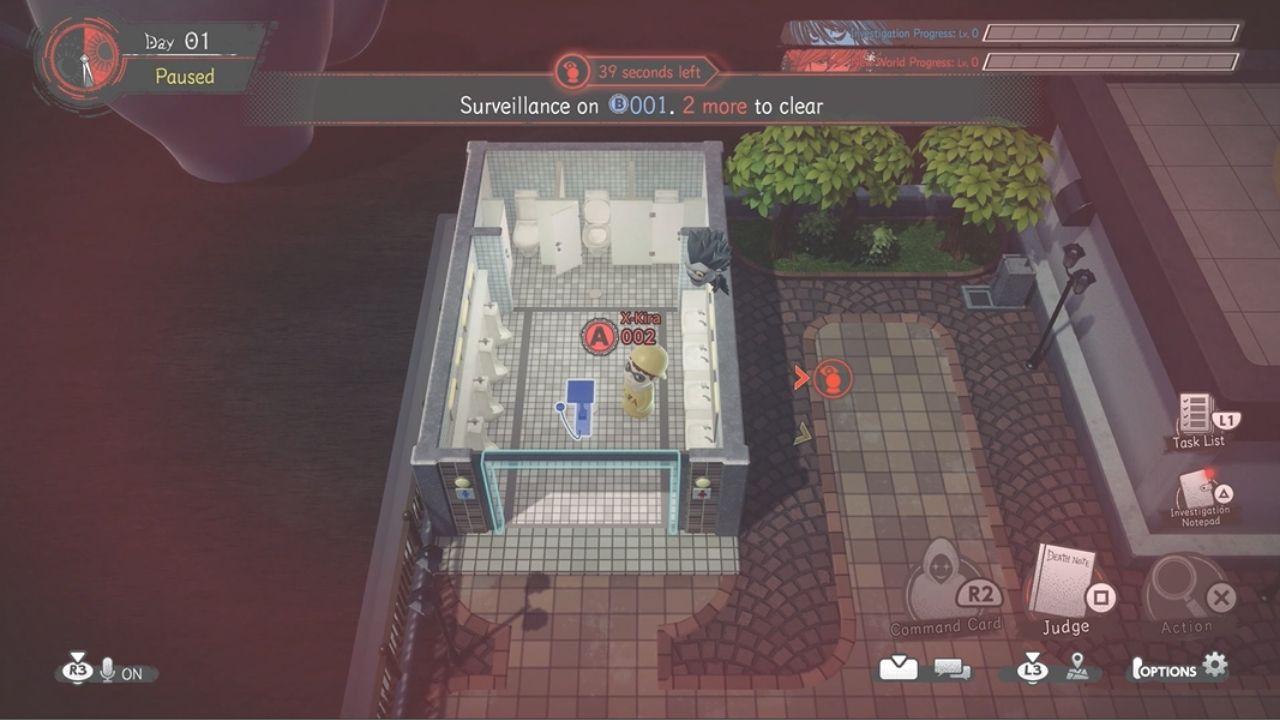1280x720 pixels.
Task: Open the Options gear settings
Action: point(1215,666)
